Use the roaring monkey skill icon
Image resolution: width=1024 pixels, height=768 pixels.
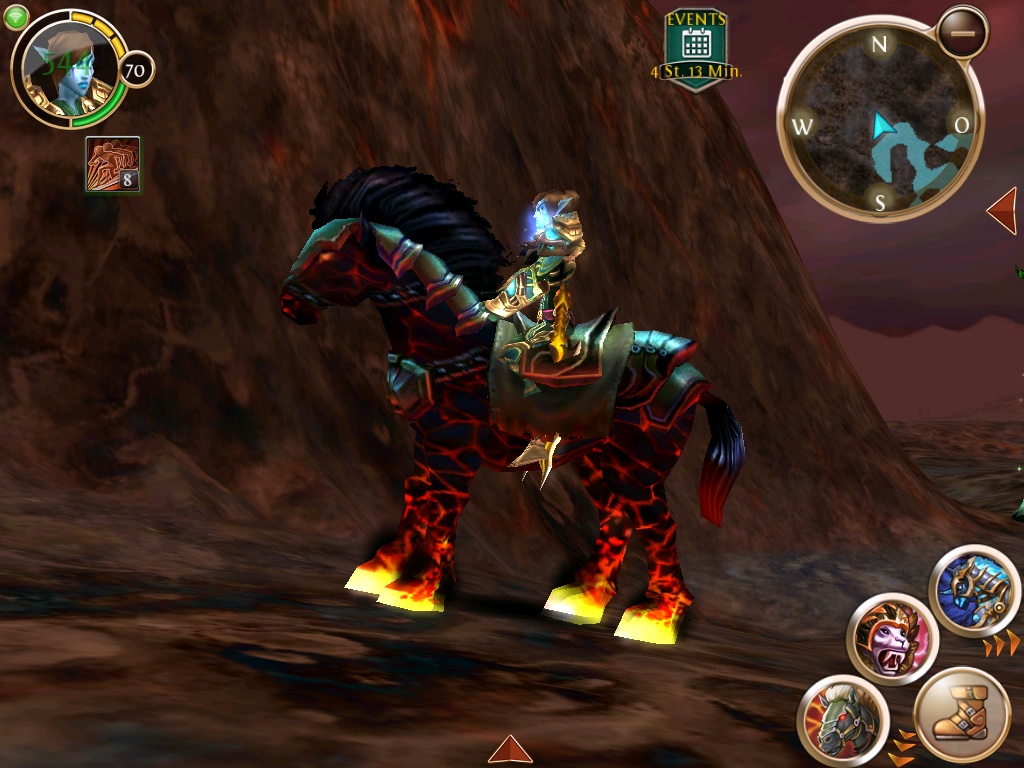tap(892, 639)
